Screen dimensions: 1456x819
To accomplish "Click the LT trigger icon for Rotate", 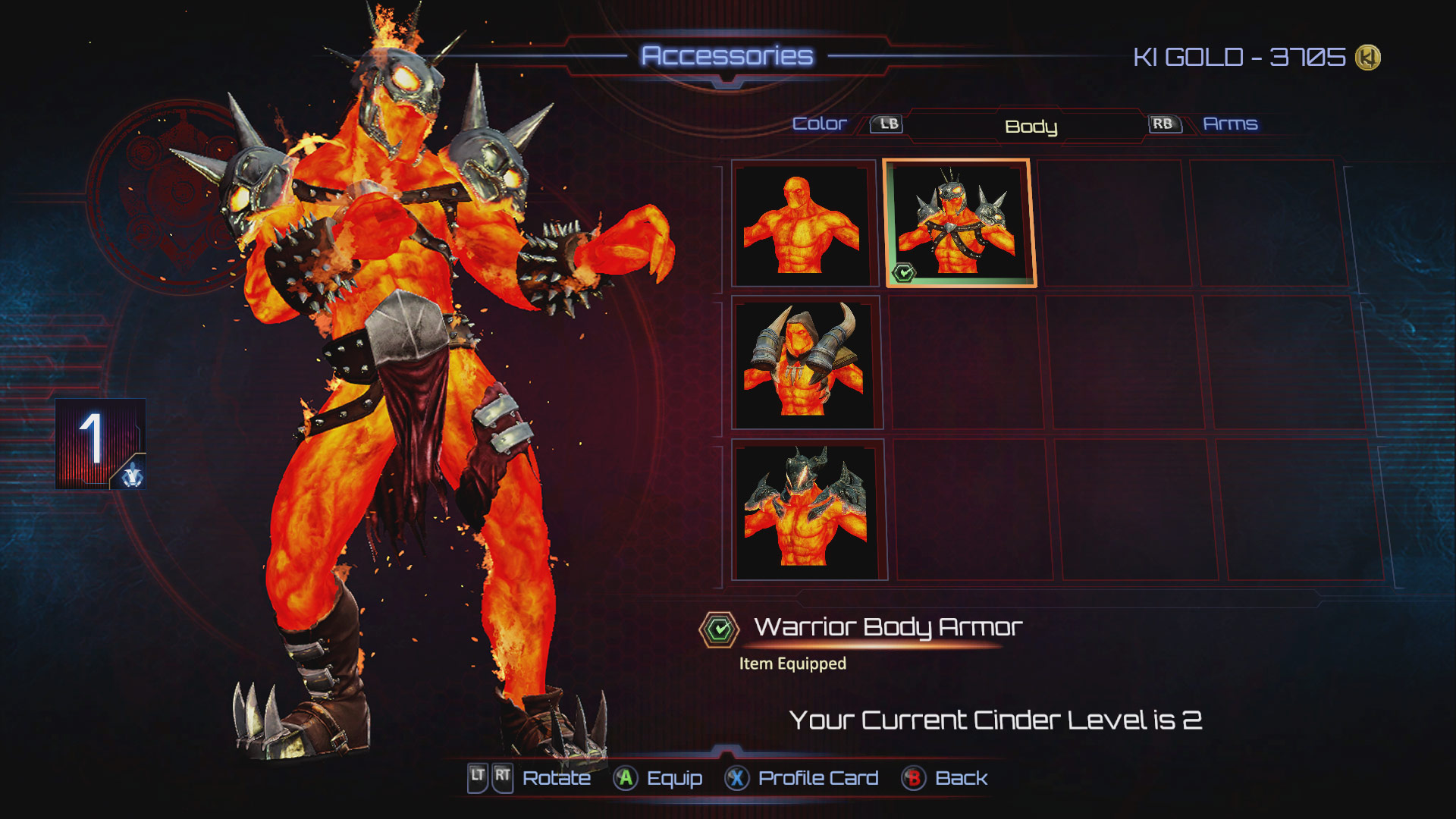I will pyautogui.click(x=478, y=777).
